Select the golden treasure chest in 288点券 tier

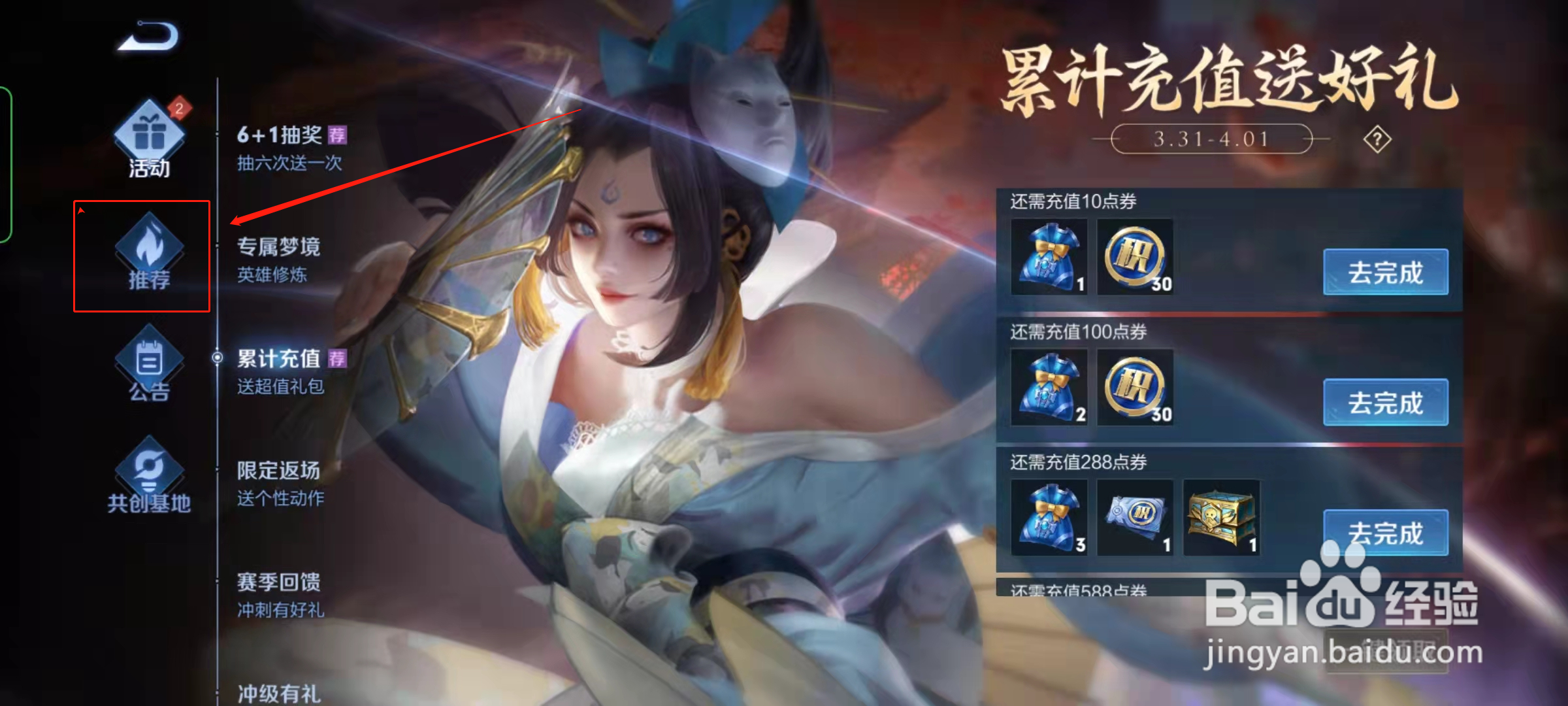click(1222, 518)
